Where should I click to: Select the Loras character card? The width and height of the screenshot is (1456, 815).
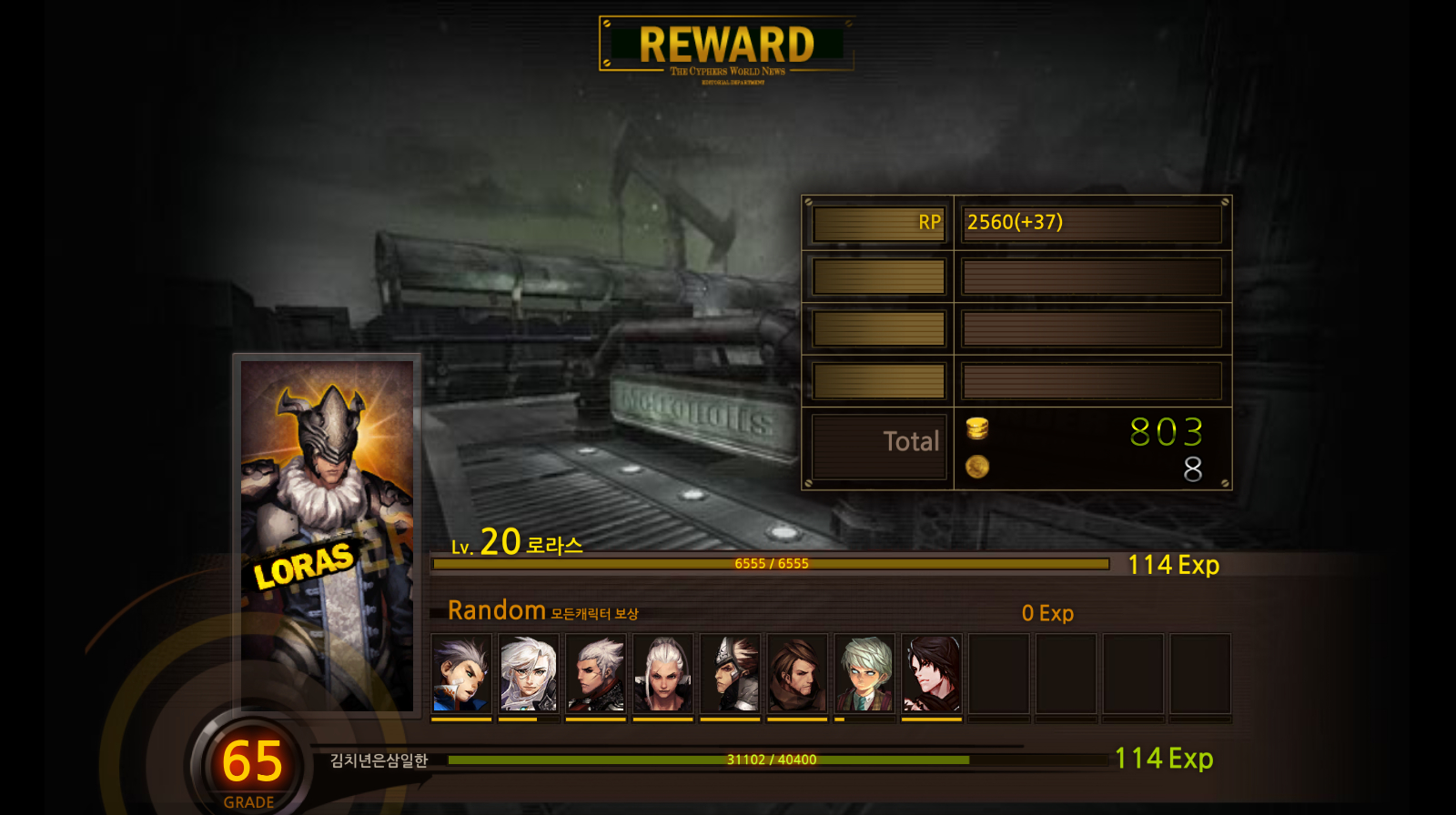point(327,534)
